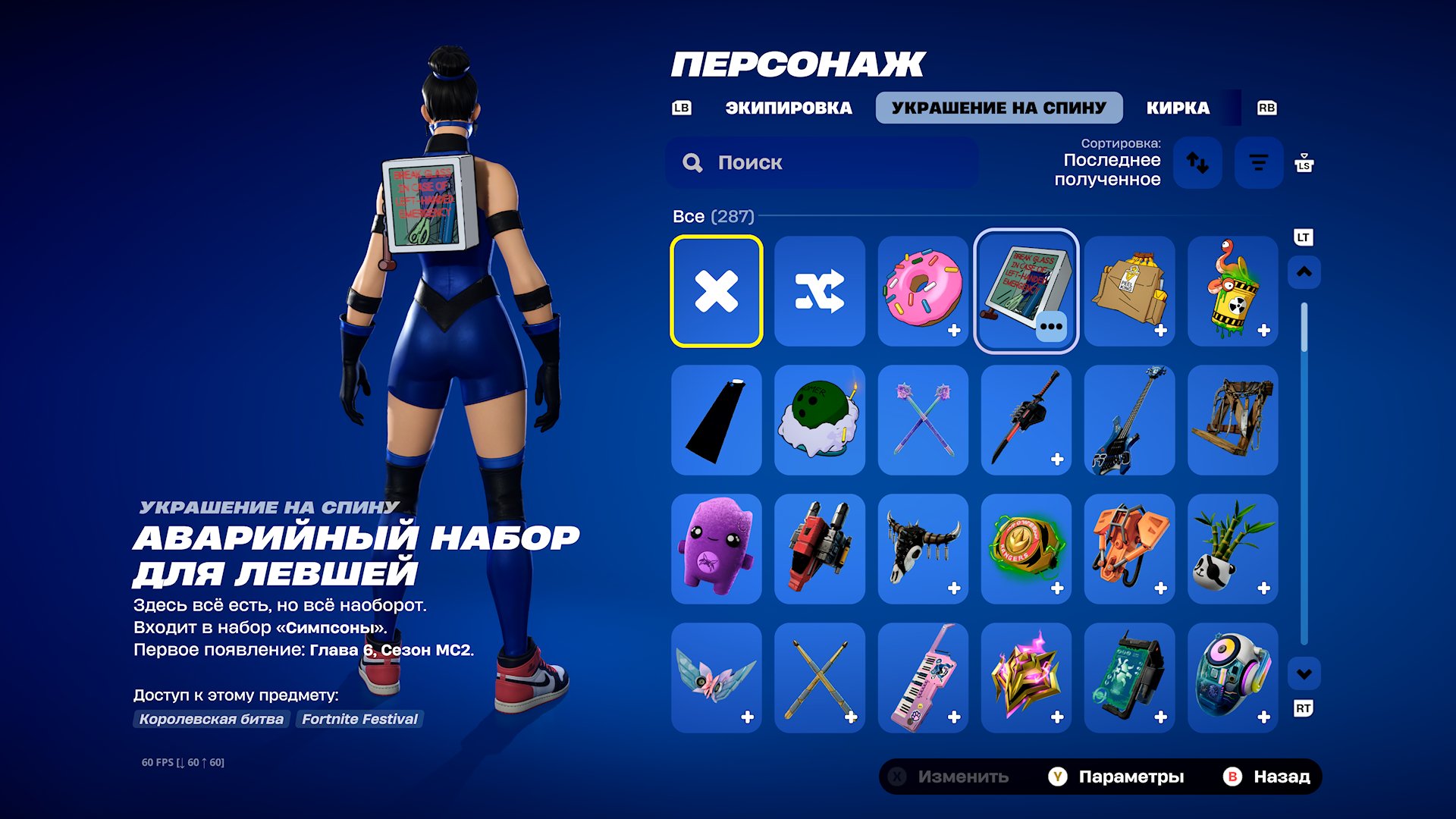Screen dimensions: 1456x819
Task: Pick the purple plush creature back bling
Action: pyautogui.click(x=716, y=549)
